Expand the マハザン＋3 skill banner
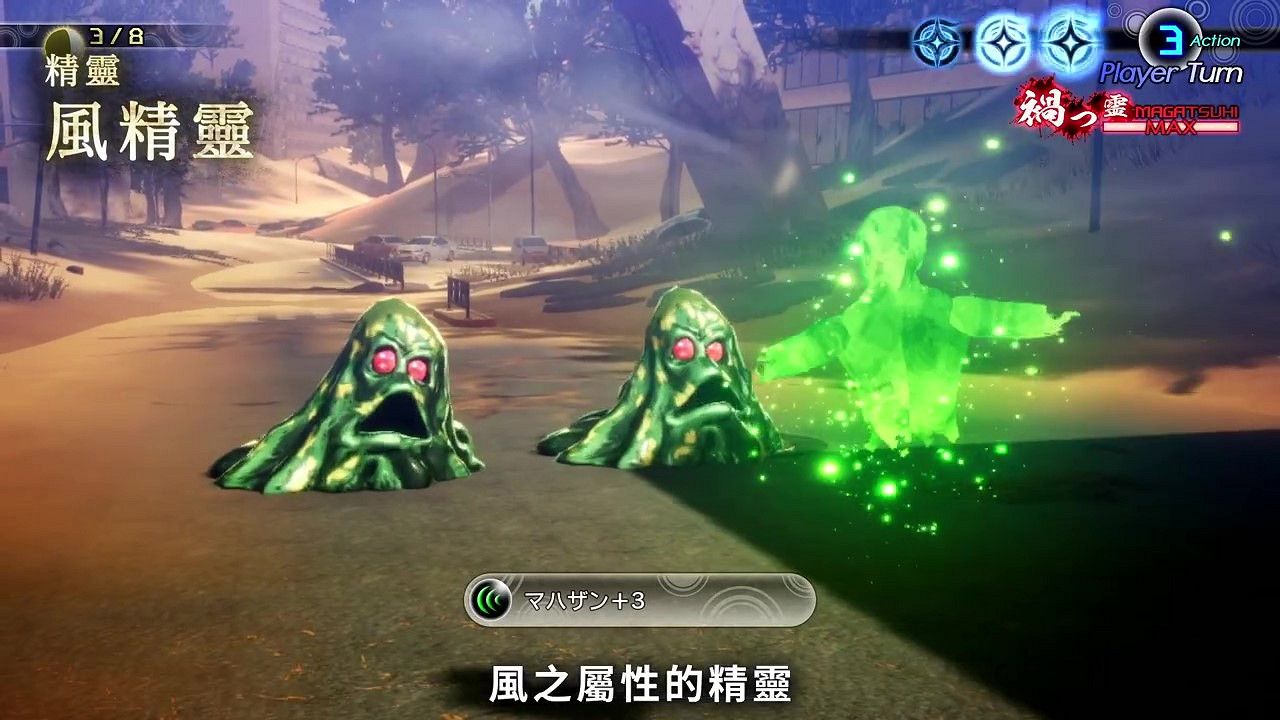 (640, 599)
